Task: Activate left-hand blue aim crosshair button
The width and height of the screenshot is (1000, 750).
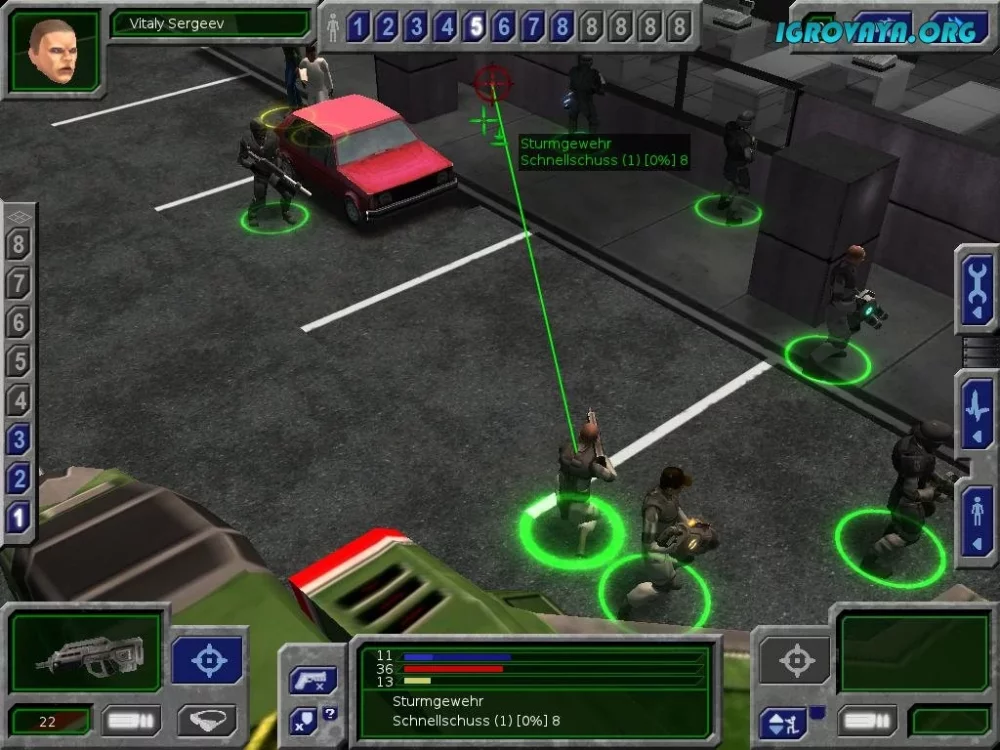Action: coord(208,660)
